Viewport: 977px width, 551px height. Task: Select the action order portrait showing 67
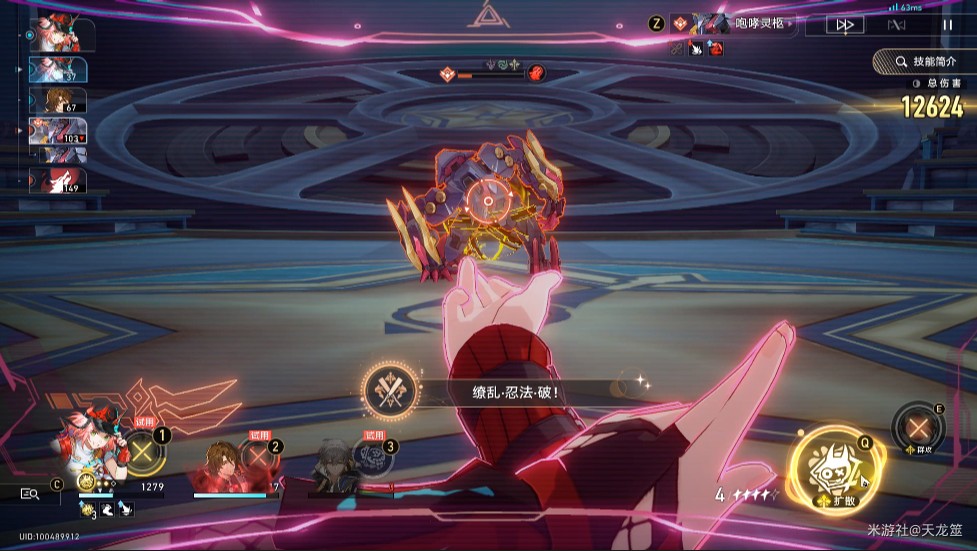coord(57,100)
